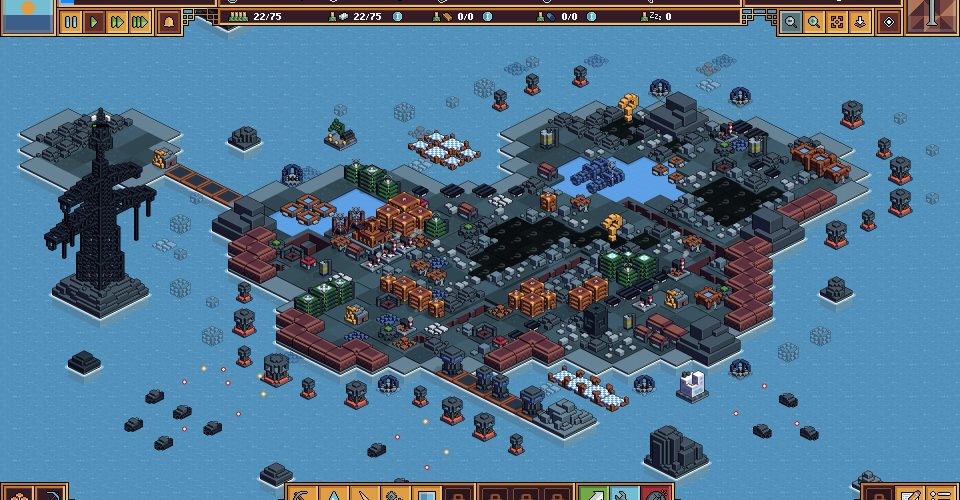Pause the game speed

coord(71,21)
